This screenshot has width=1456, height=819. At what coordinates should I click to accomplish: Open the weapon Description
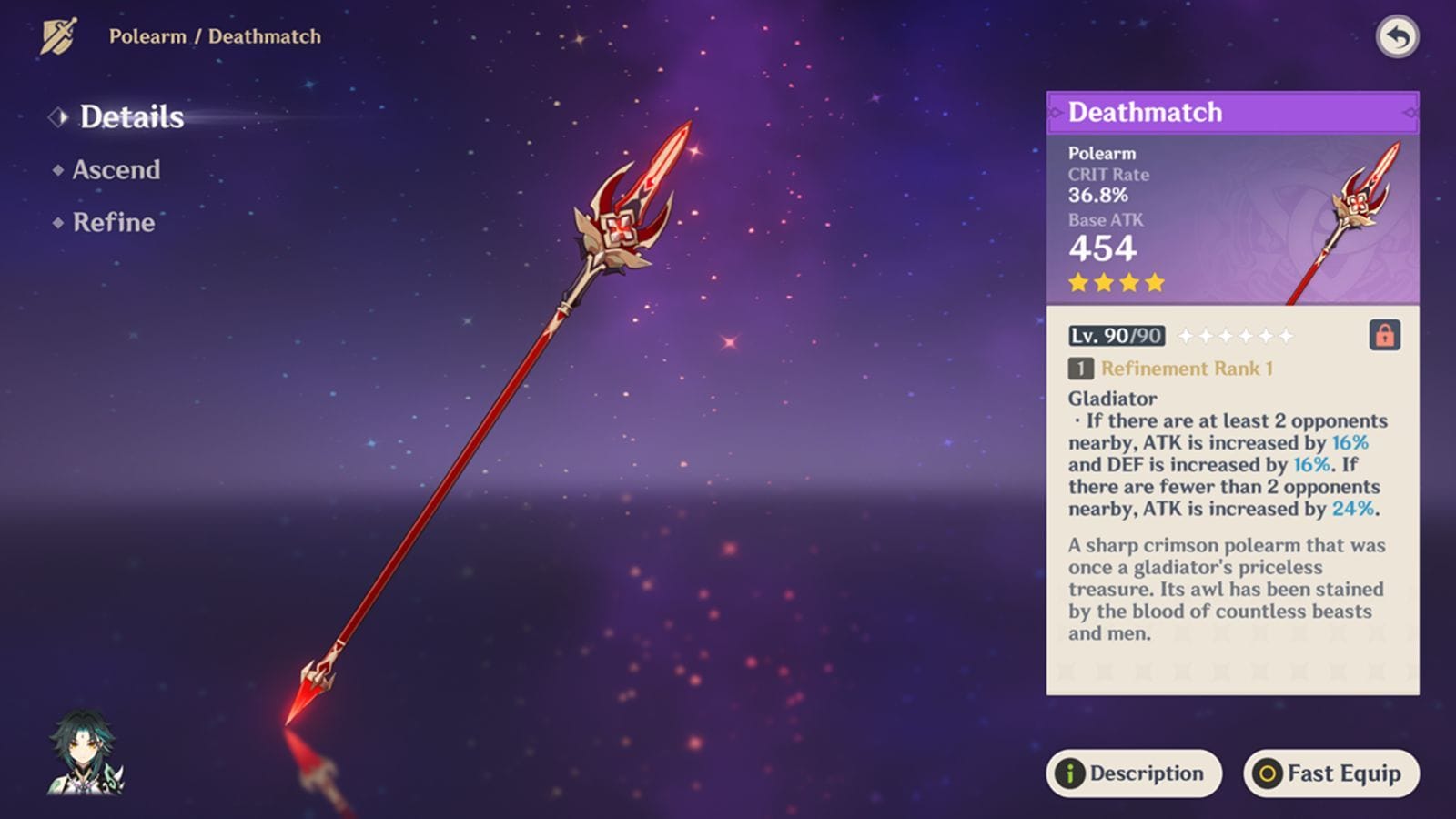point(1134,774)
